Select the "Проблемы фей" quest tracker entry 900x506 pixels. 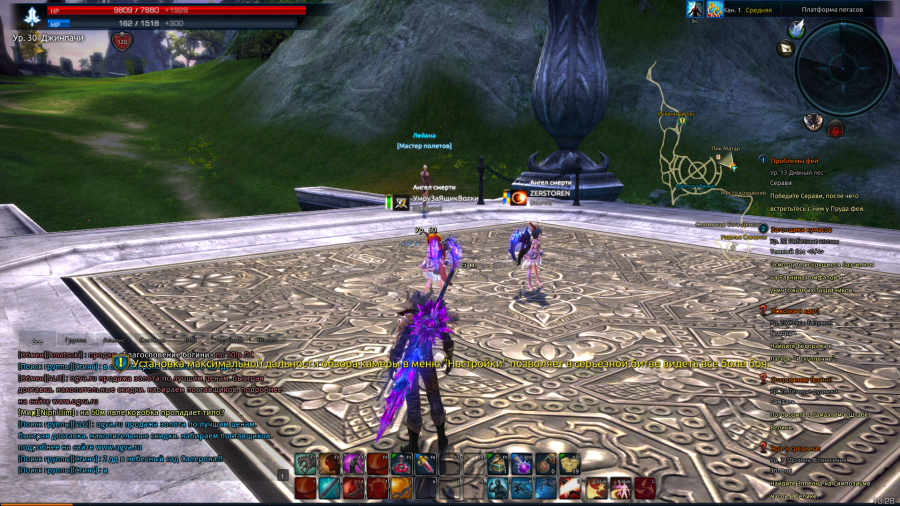[x=797, y=160]
